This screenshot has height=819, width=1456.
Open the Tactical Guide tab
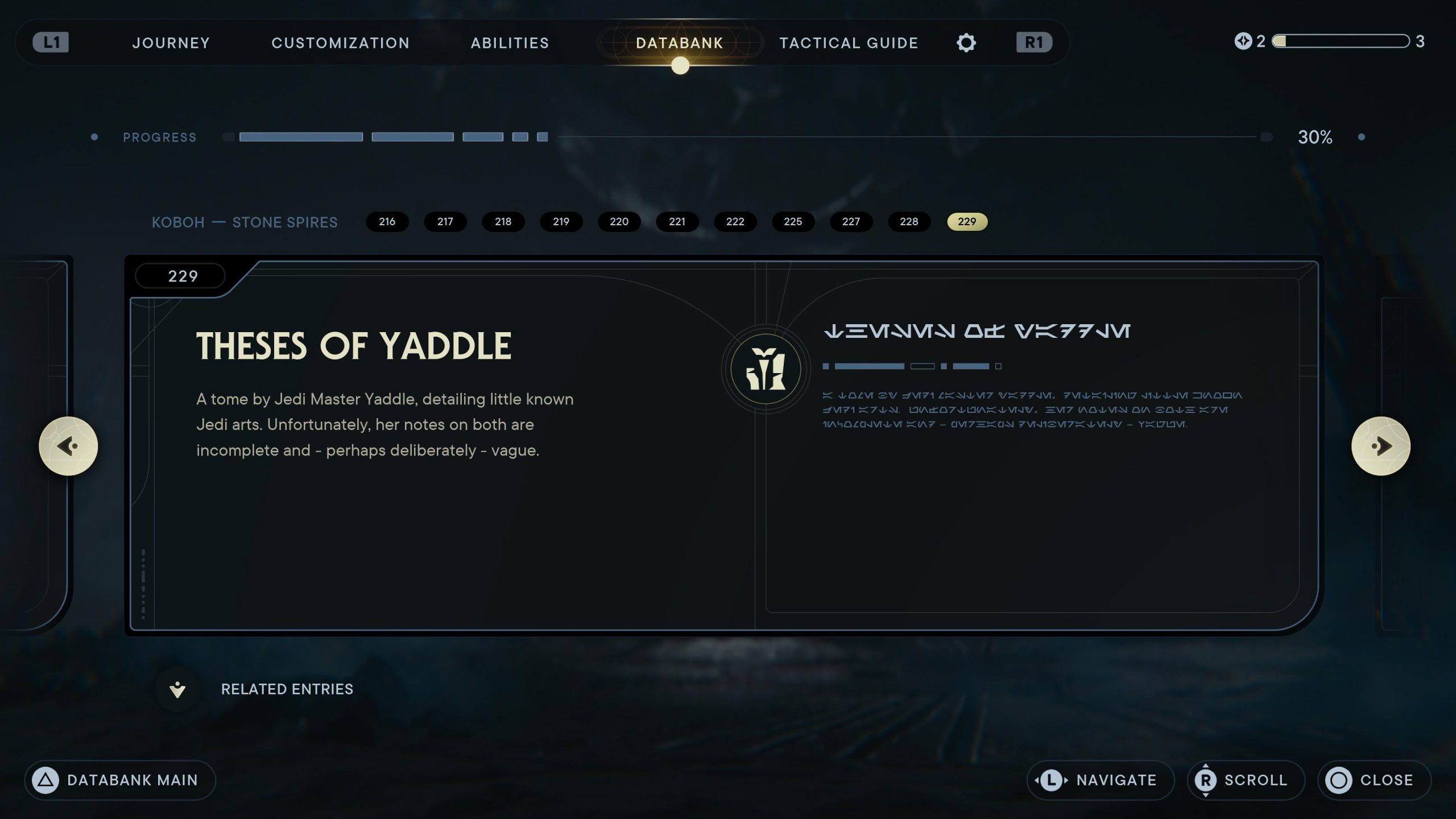pyautogui.click(x=849, y=43)
